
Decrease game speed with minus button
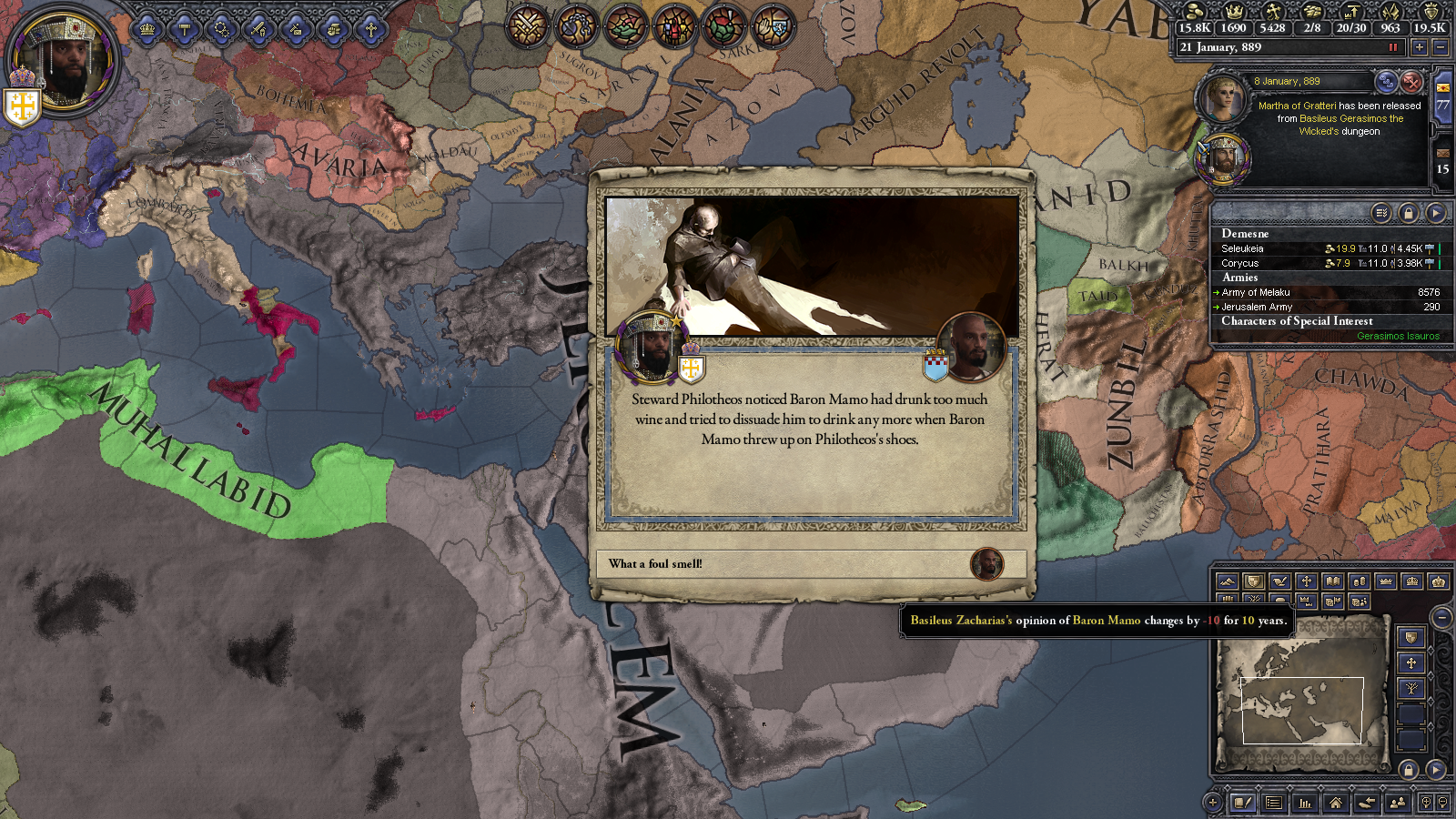tap(1439, 47)
